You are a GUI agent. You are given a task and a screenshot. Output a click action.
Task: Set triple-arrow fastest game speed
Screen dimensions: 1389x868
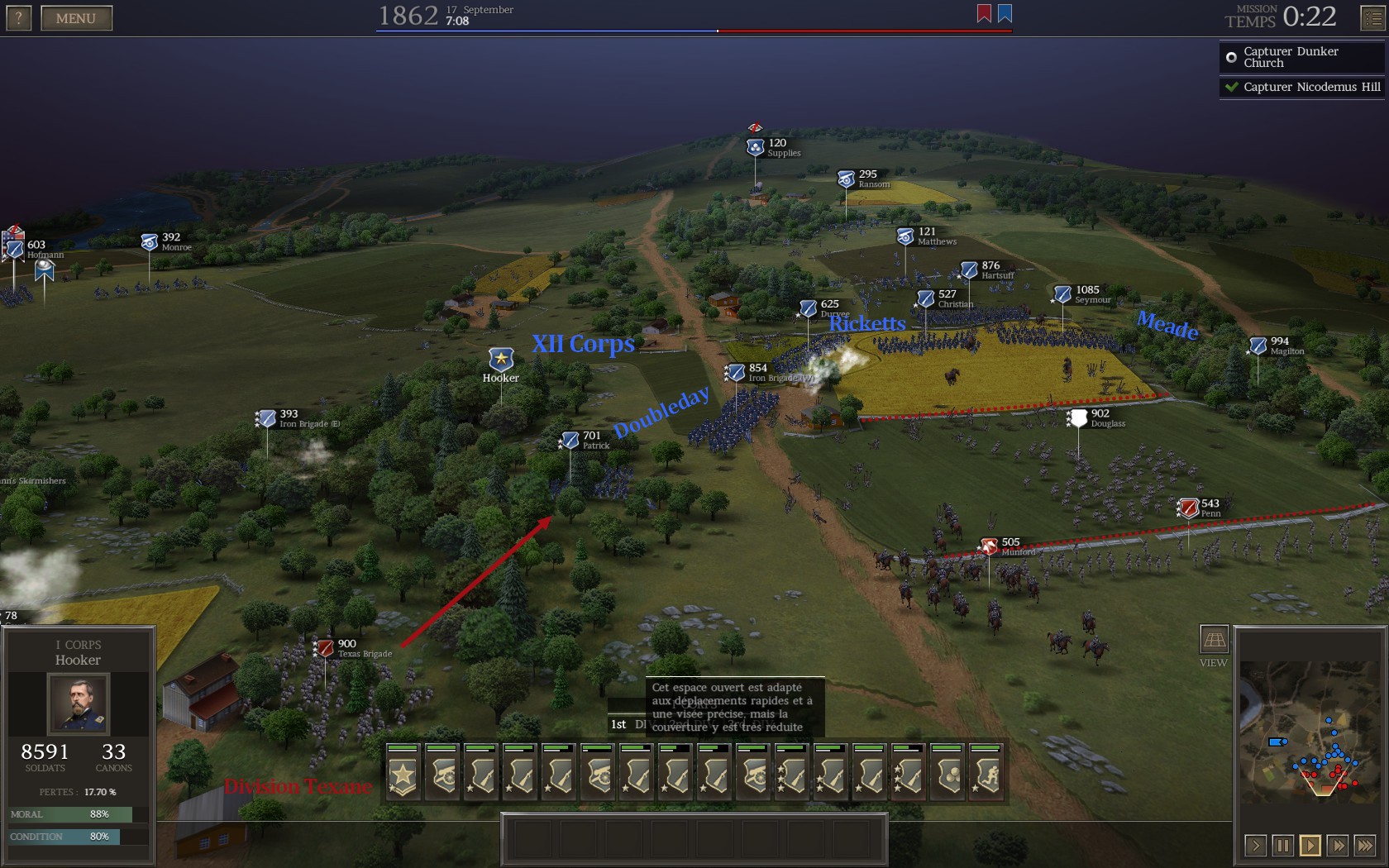(x=1365, y=845)
